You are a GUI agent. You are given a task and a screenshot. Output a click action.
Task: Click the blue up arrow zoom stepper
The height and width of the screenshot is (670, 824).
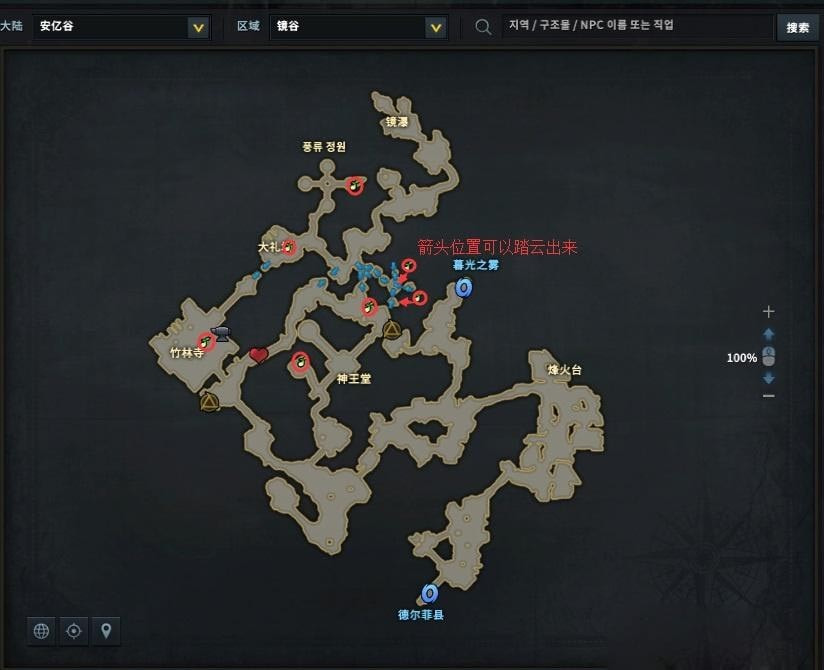(x=768, y=334)
